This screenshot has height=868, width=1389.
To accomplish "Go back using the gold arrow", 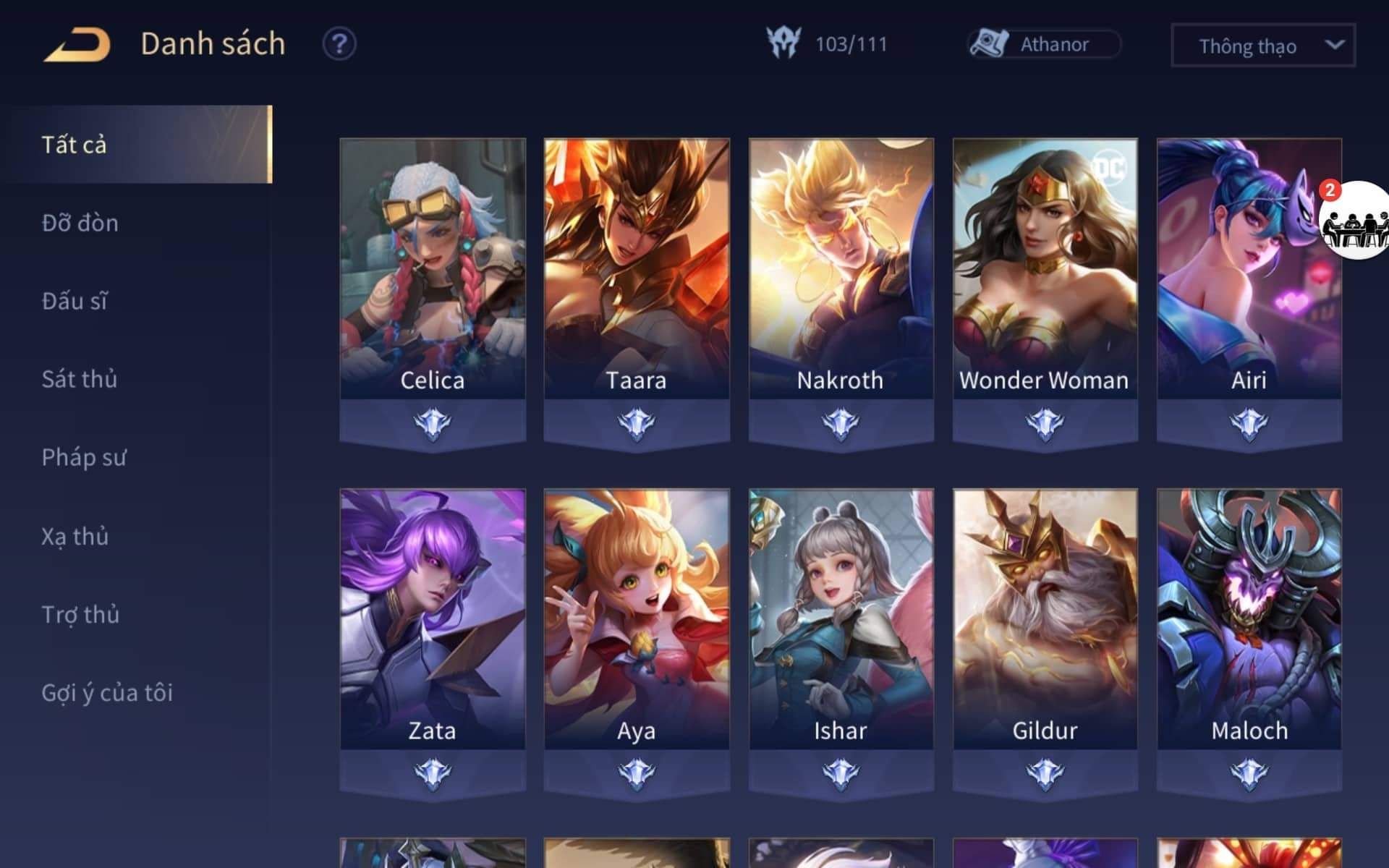I will pos(77,44).
